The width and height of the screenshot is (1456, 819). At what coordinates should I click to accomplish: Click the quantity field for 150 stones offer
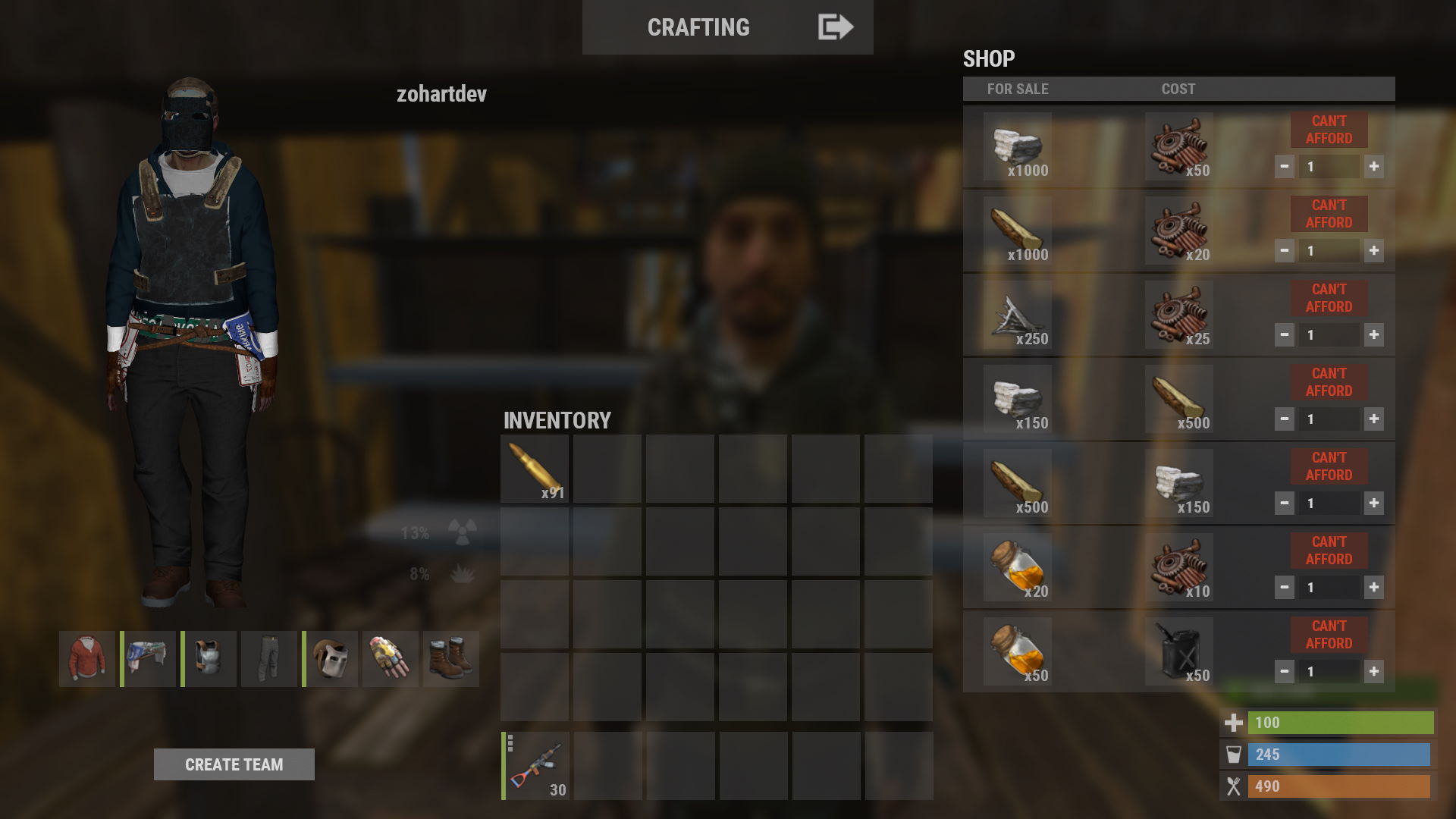pos(1328,419)
